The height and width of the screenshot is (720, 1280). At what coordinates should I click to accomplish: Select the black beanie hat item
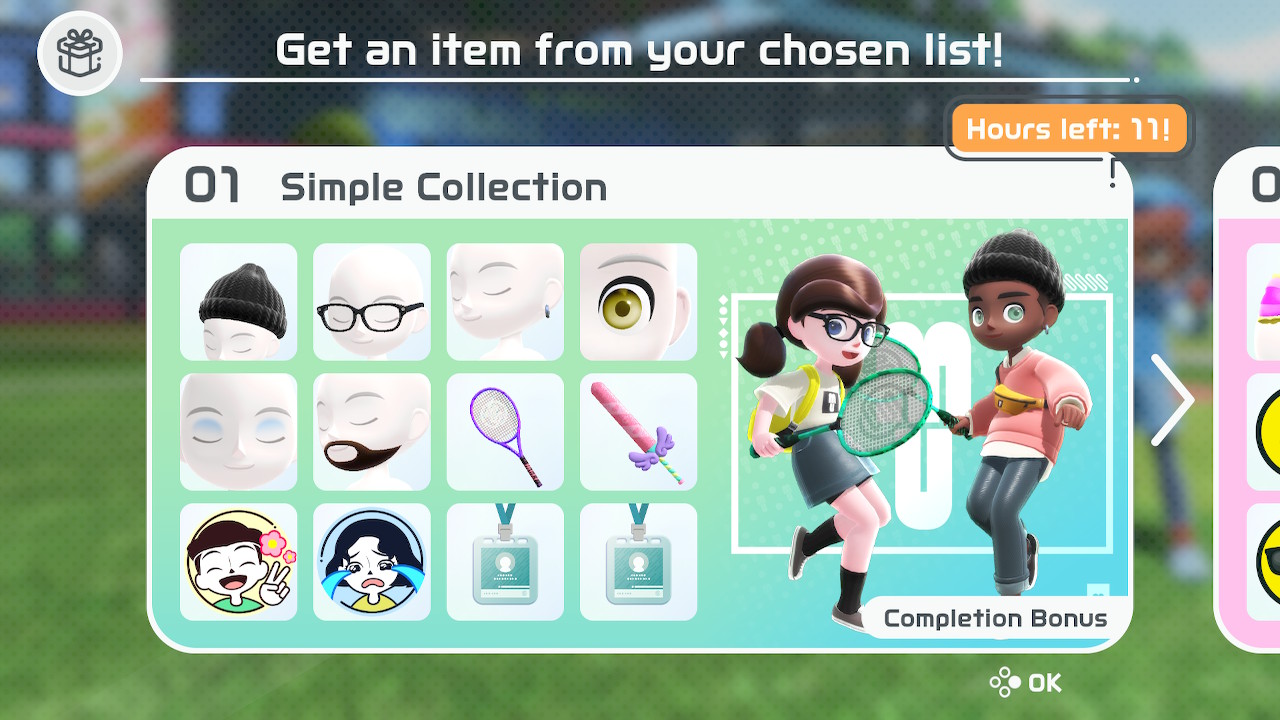(238, 302)
